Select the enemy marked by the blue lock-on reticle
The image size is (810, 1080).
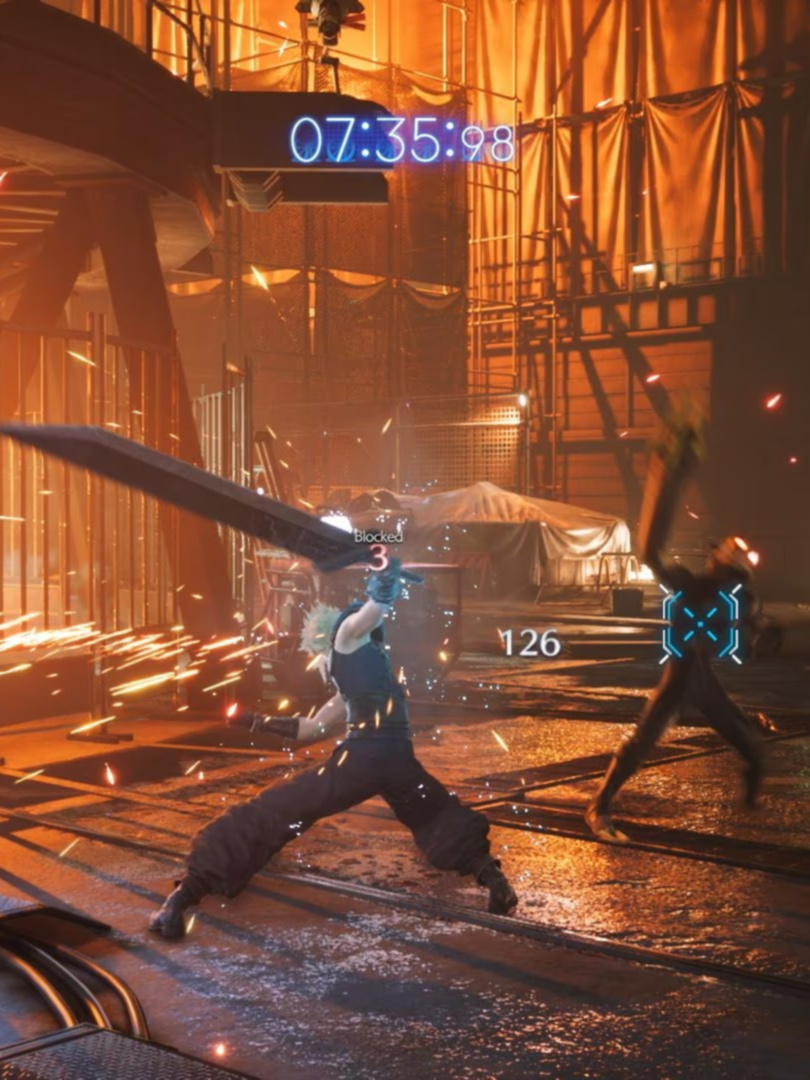704,623
